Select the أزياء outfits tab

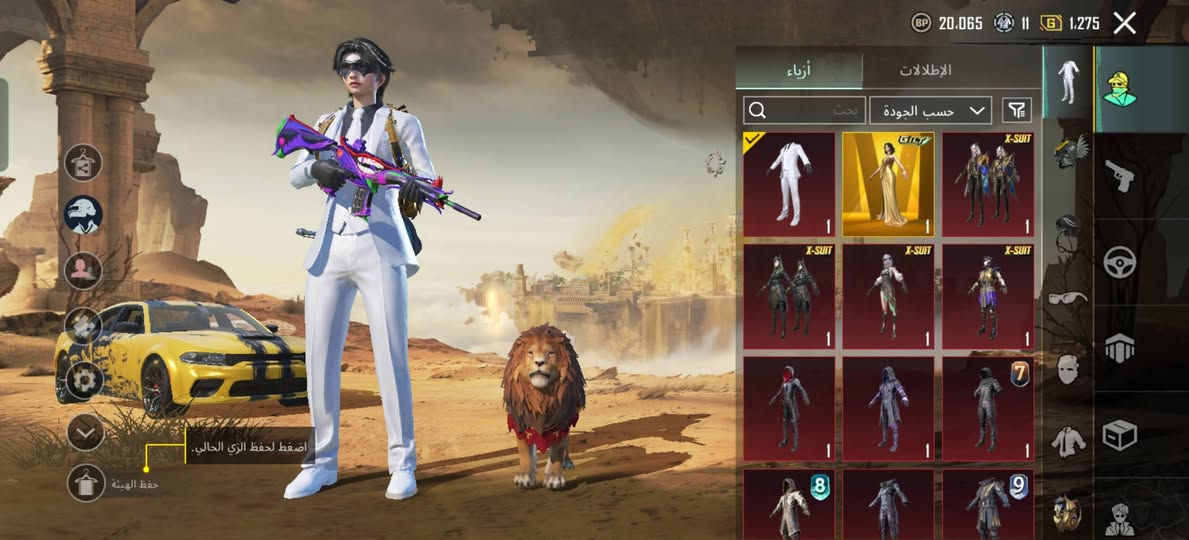pyautogui.click(x=798, y=70)
